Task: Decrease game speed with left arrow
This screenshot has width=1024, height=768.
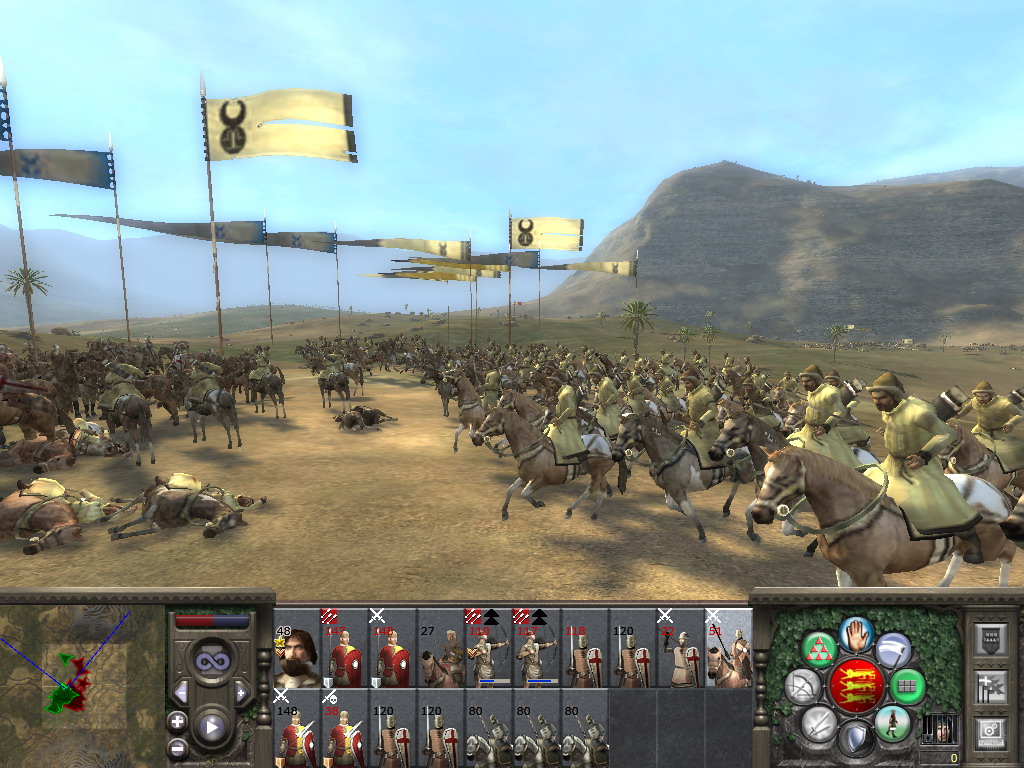Action: (x=182, y=692)
